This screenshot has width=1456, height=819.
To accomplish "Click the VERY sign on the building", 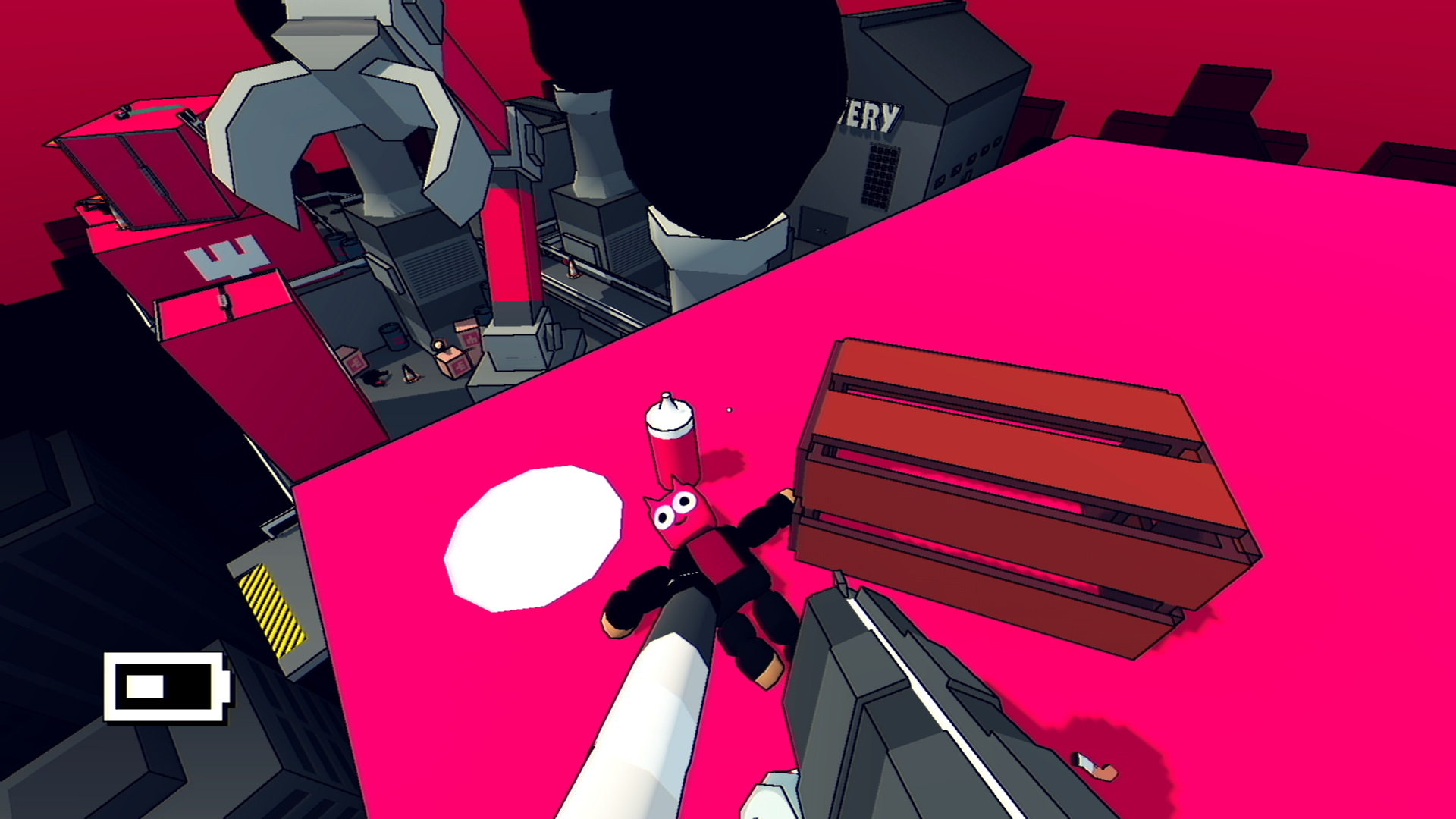I will 872,114.
